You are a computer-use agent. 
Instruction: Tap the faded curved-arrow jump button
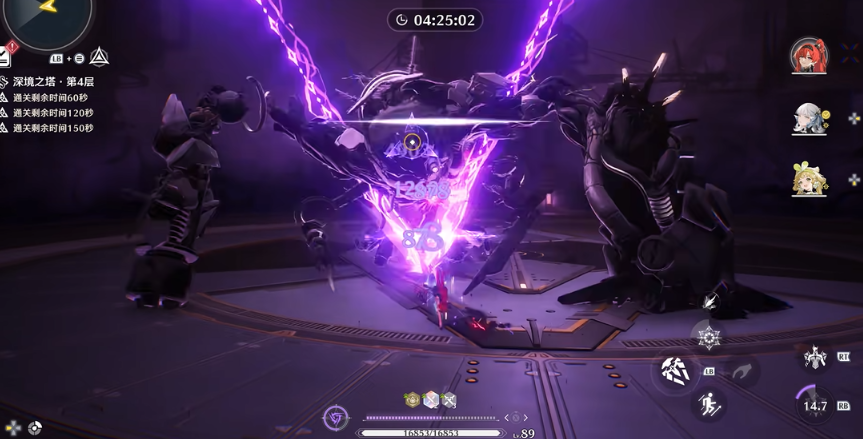(741, 372)
